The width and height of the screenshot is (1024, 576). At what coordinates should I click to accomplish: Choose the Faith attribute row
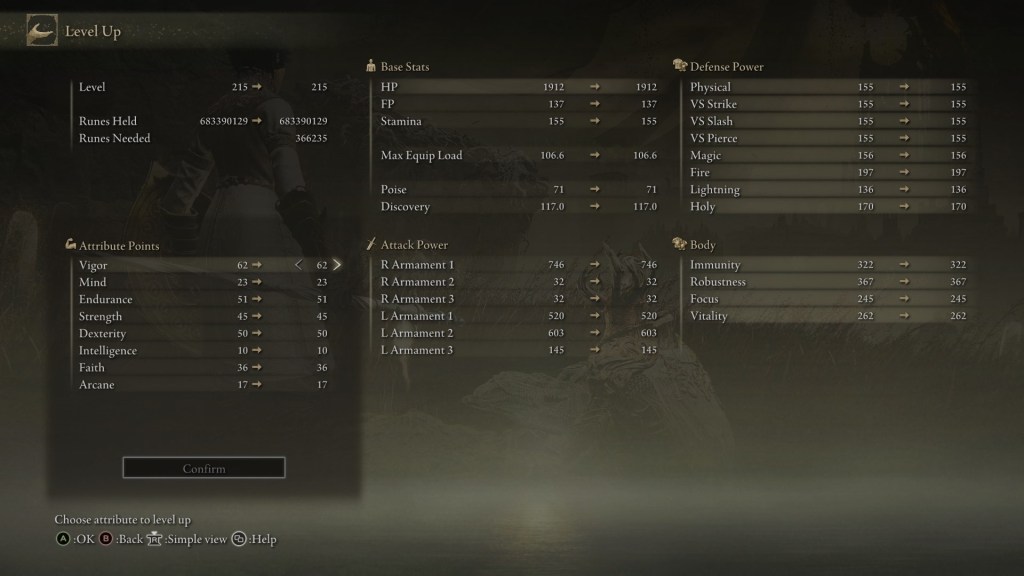click(200, 368)
